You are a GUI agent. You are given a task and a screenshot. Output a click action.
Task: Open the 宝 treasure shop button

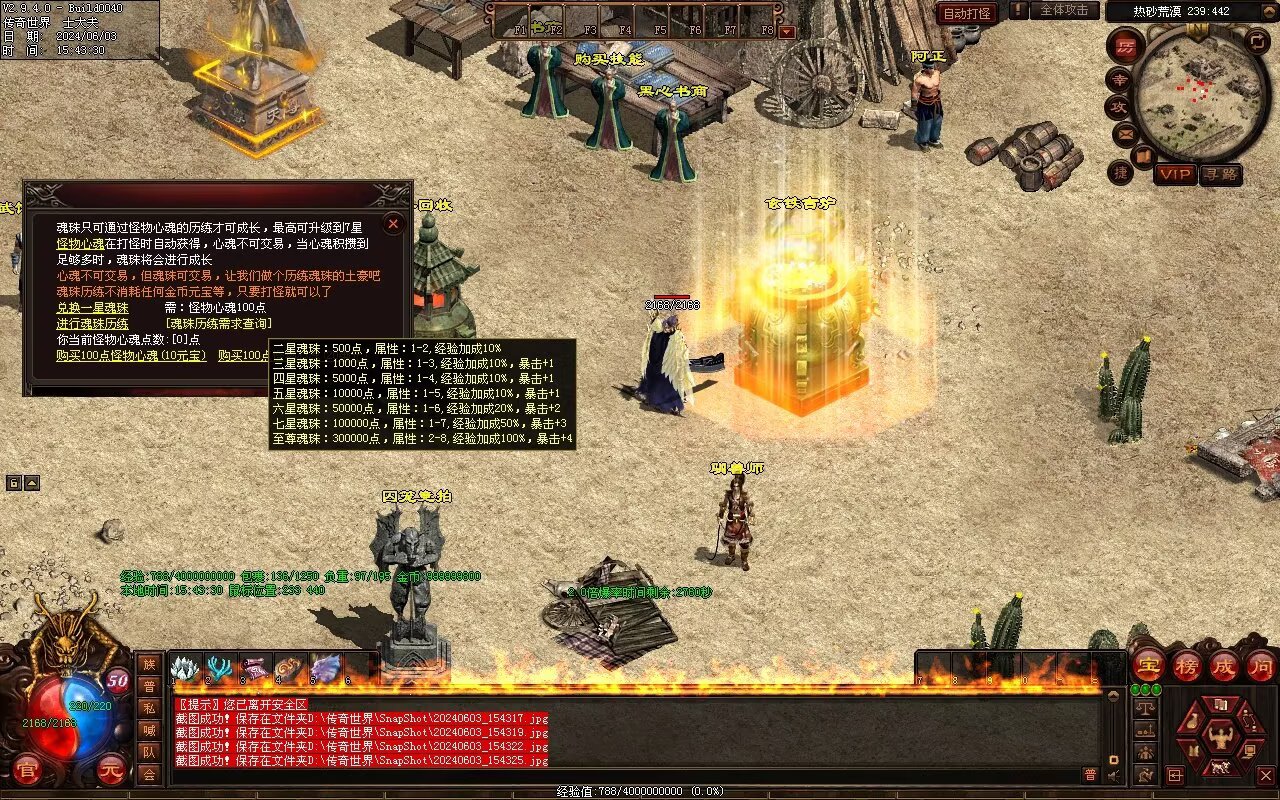[x=1148, y=665]
